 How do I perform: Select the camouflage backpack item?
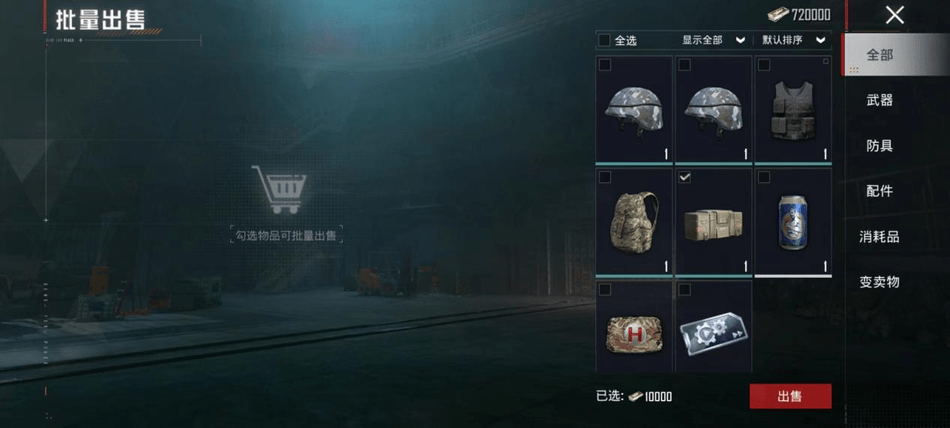tap(633, 222)
